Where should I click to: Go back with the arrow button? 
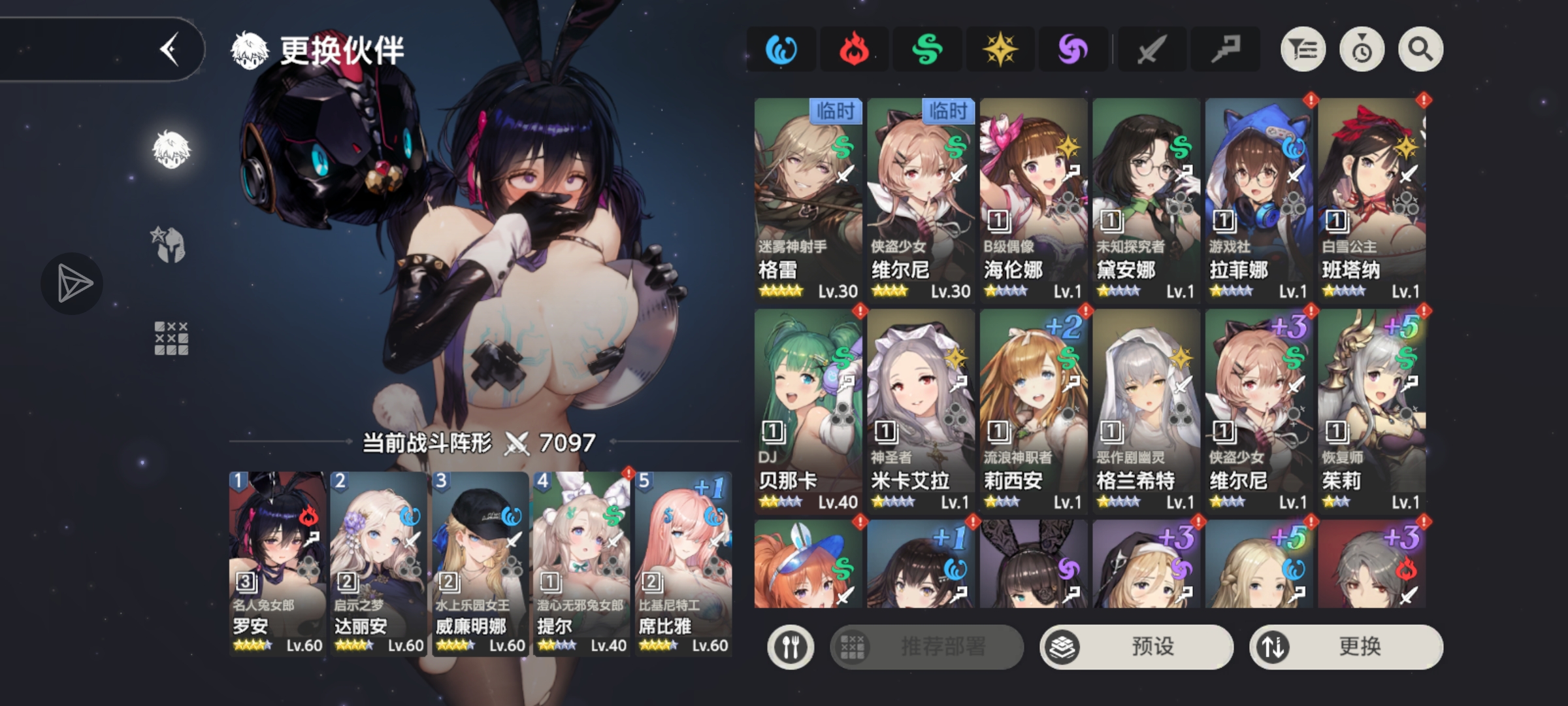click(170, 50)
